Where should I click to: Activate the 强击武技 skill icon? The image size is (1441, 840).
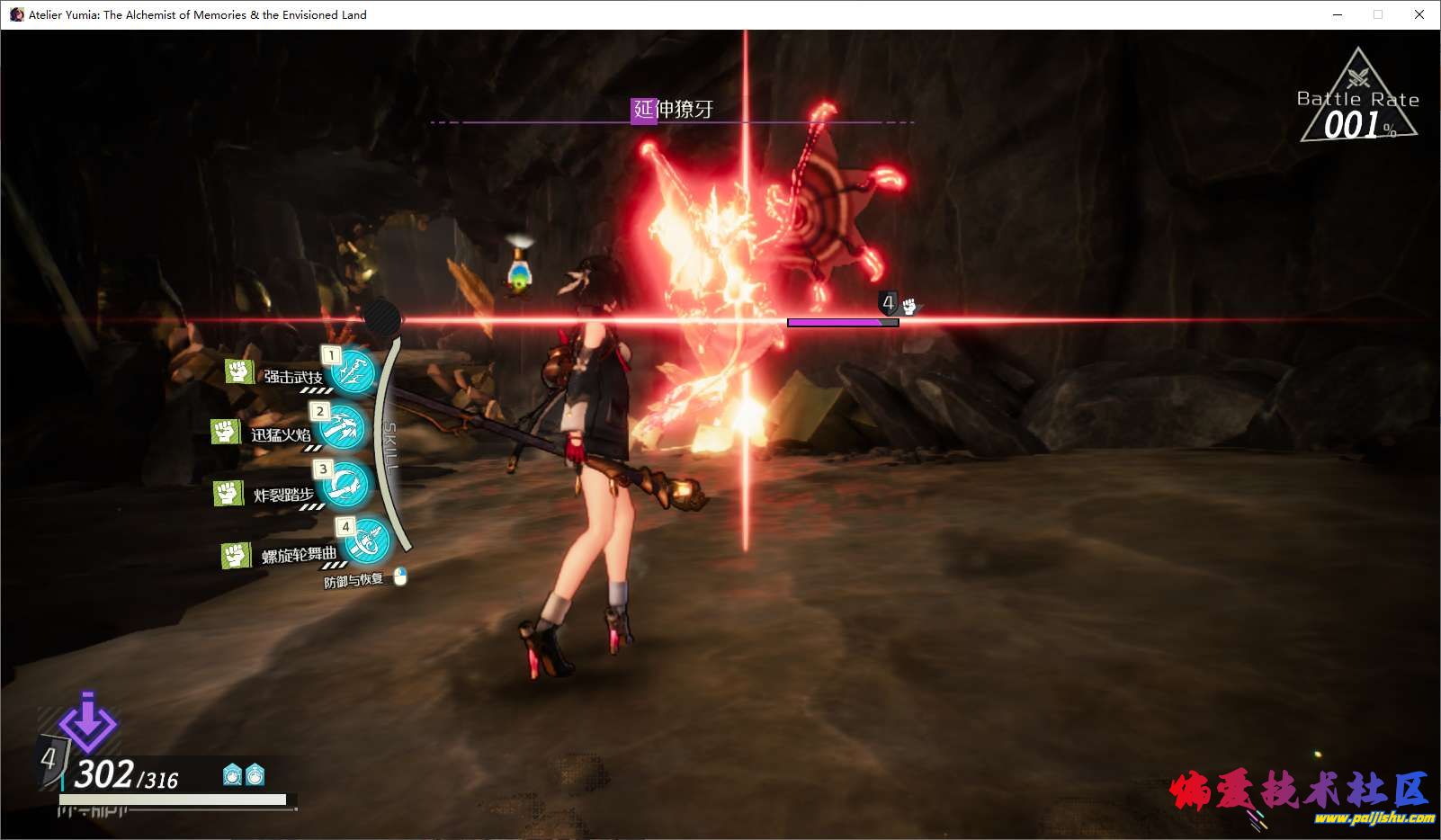pyautogui.click(x=352, y=371)
